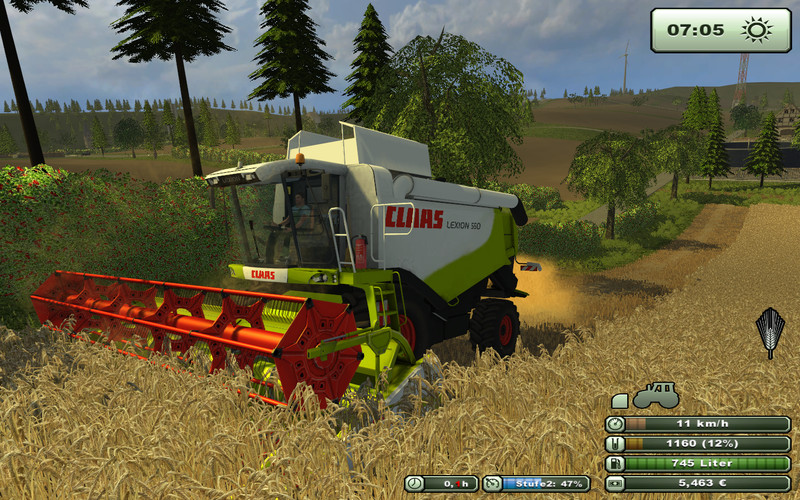The image size is (800, 500).
Task: Click the fuel pump icon
Action: 615,463
